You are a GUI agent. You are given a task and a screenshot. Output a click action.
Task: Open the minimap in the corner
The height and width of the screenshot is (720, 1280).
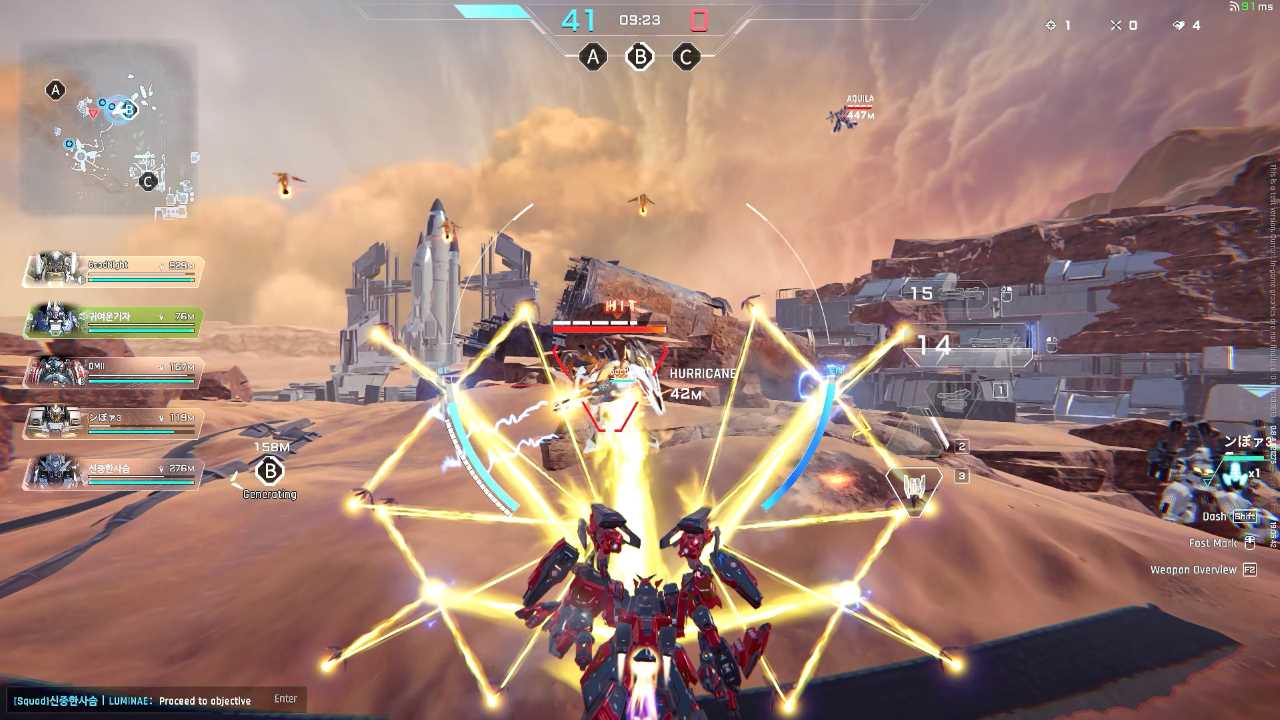(108, 128)
